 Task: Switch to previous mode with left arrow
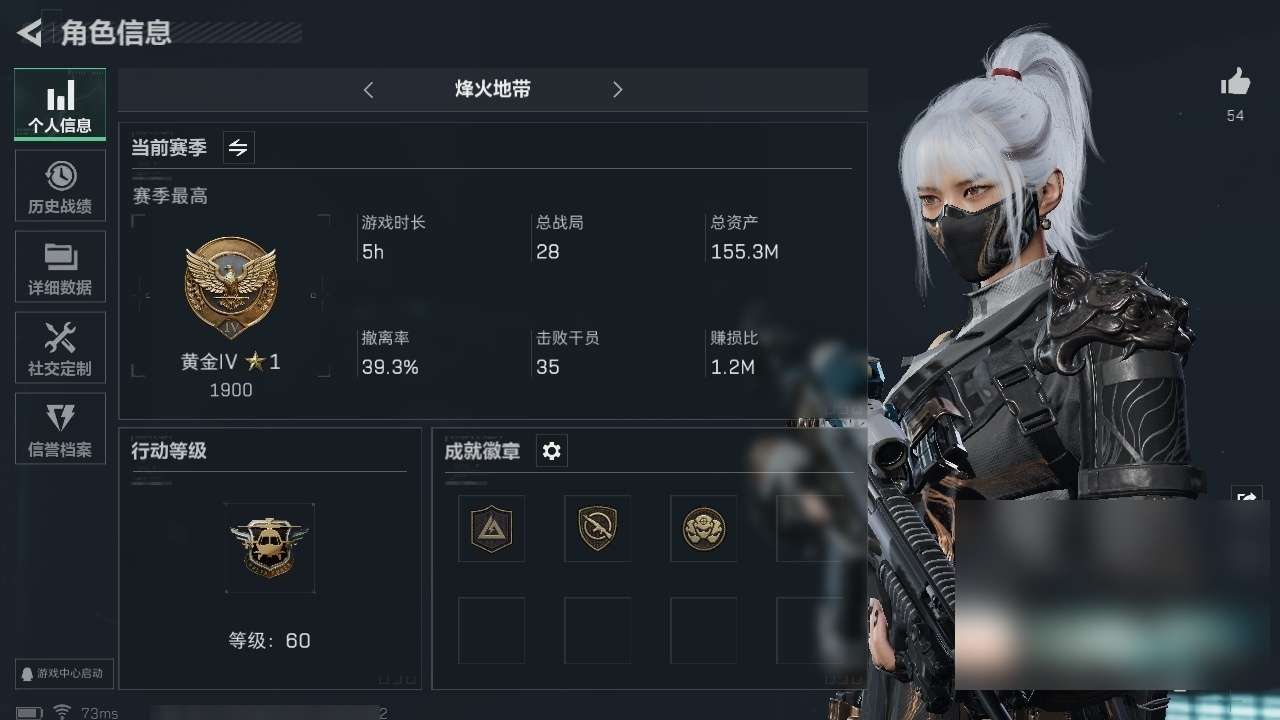coord(368,90)
